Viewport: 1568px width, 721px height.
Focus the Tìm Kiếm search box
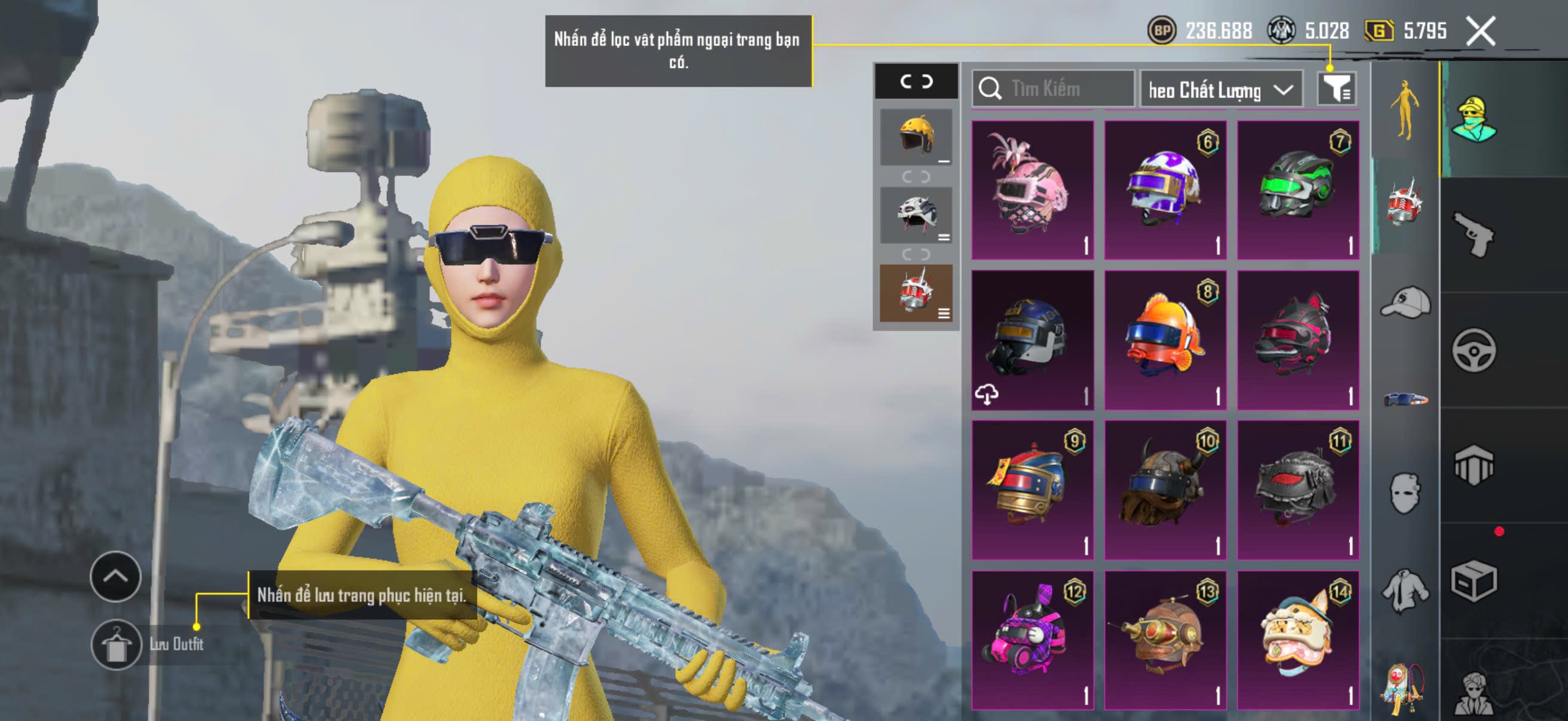click(x=1053, y=89)
